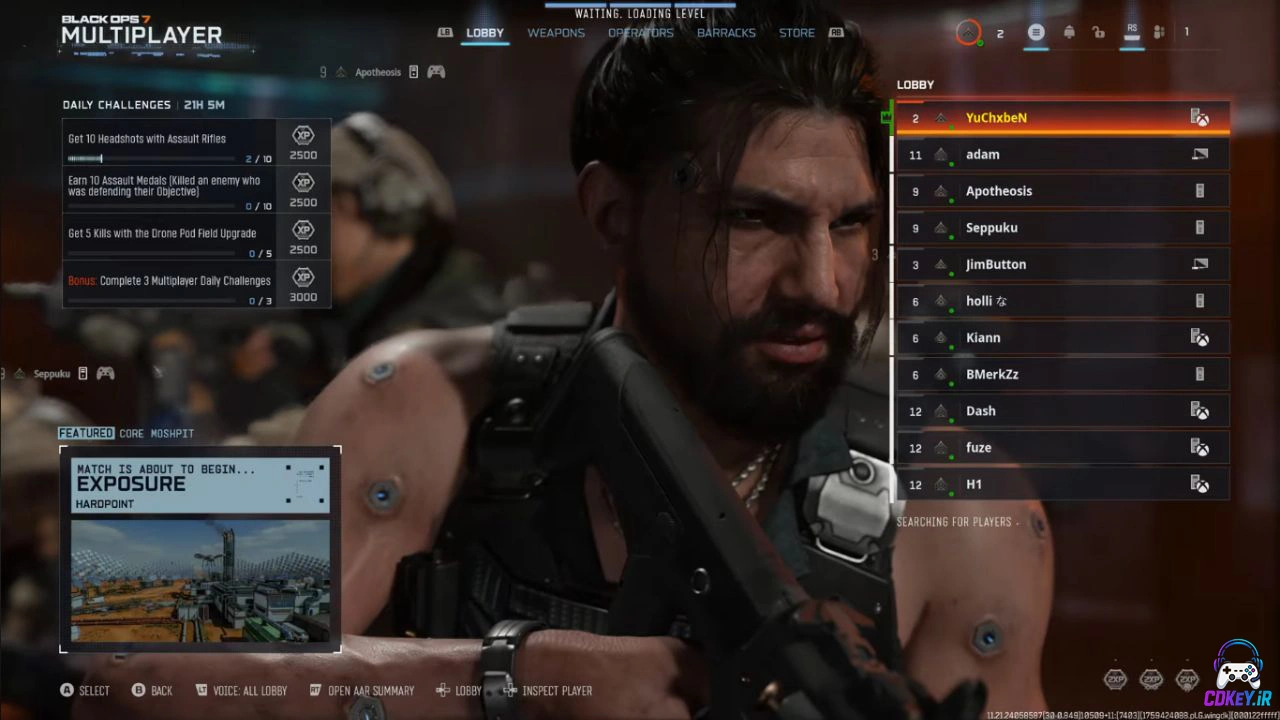Image resolution: width=1280 pixels, height=720 pixels.
Task: Click the party privacy padlock icon
Action: point(1098,33)
